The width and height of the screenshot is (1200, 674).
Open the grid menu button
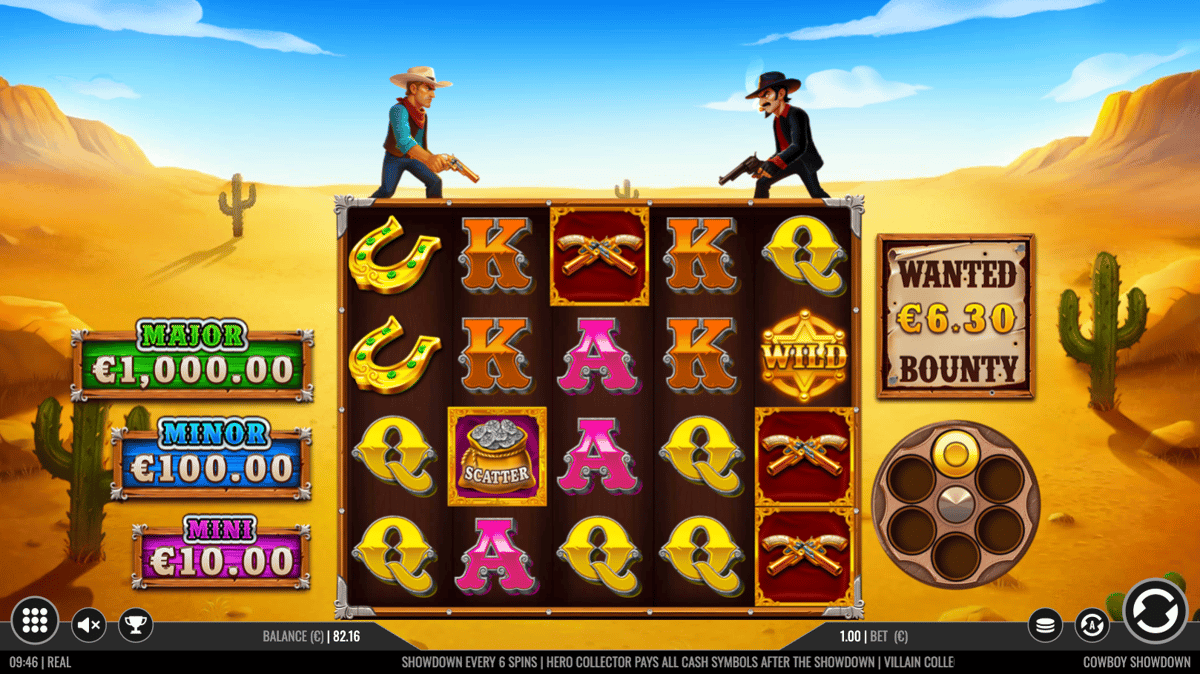(x=35, y=622)
